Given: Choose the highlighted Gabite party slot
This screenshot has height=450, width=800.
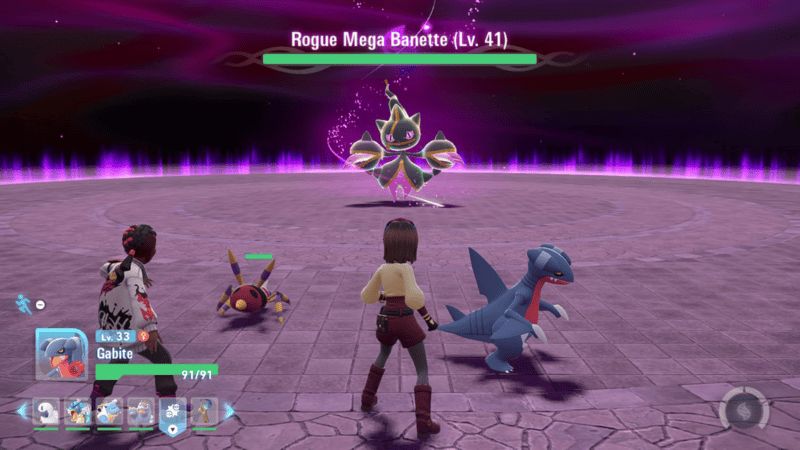Looking at the screenshot, I should (172, 412).
